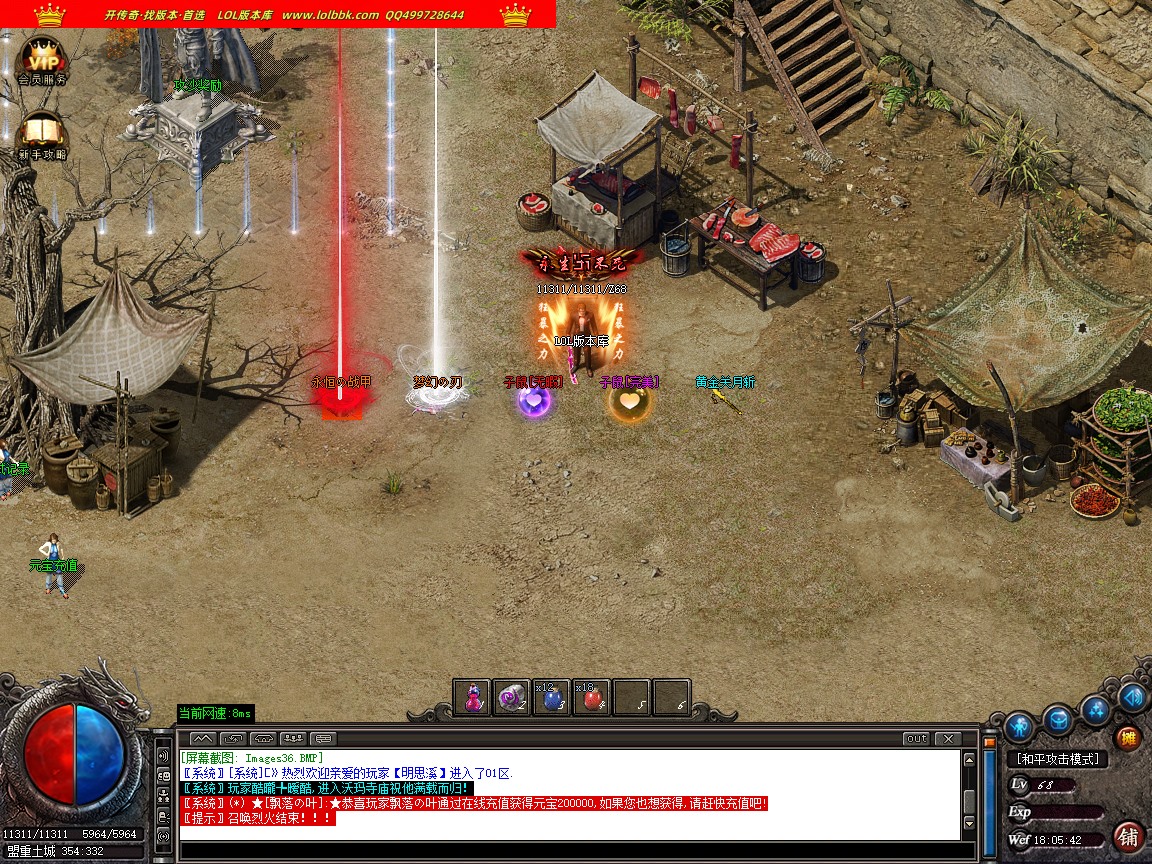Click the chat window's out button
Viewport: 1152px width, 864px height.
(916, 739)
